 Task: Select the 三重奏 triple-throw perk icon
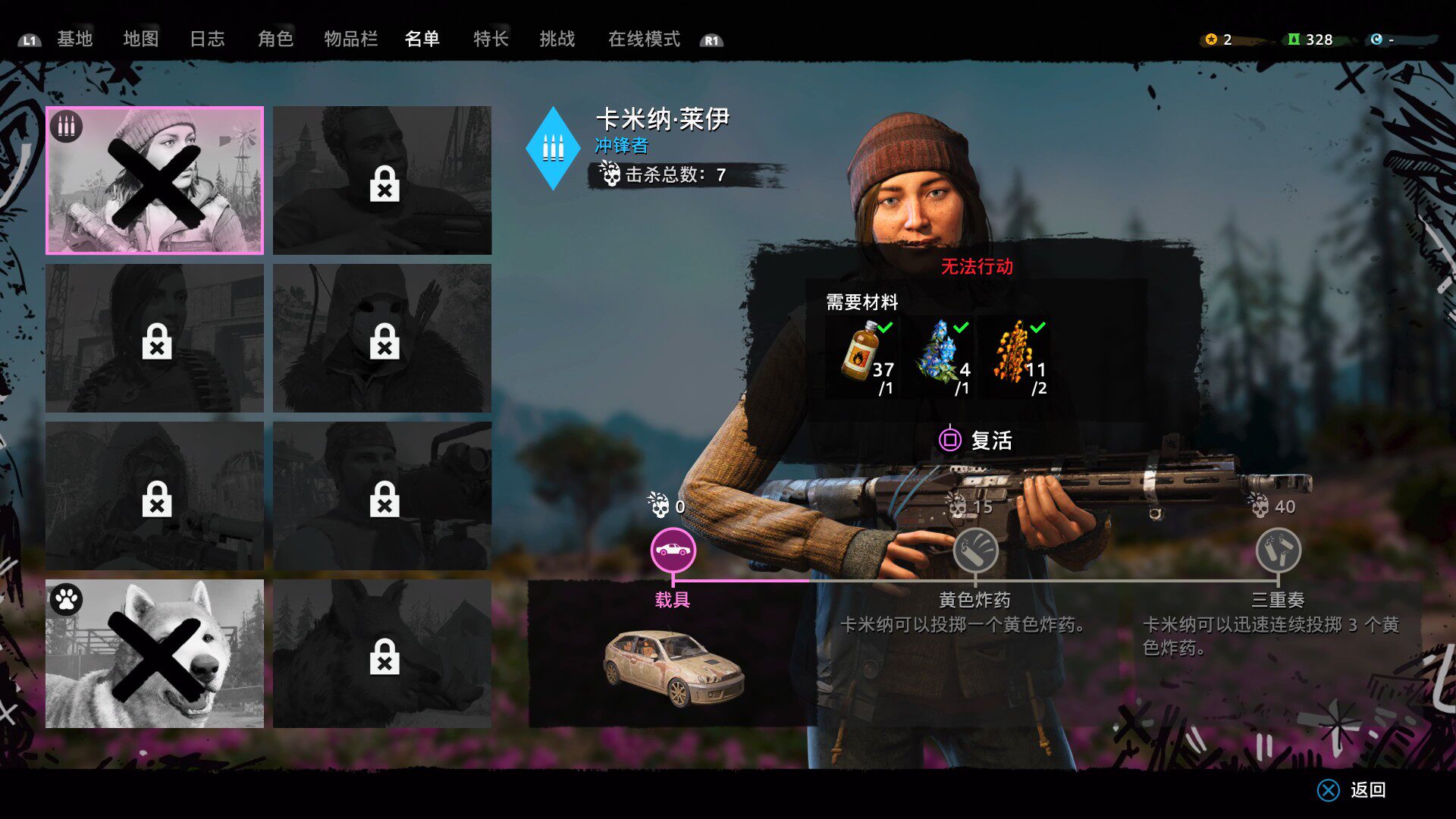[1278, 551]
